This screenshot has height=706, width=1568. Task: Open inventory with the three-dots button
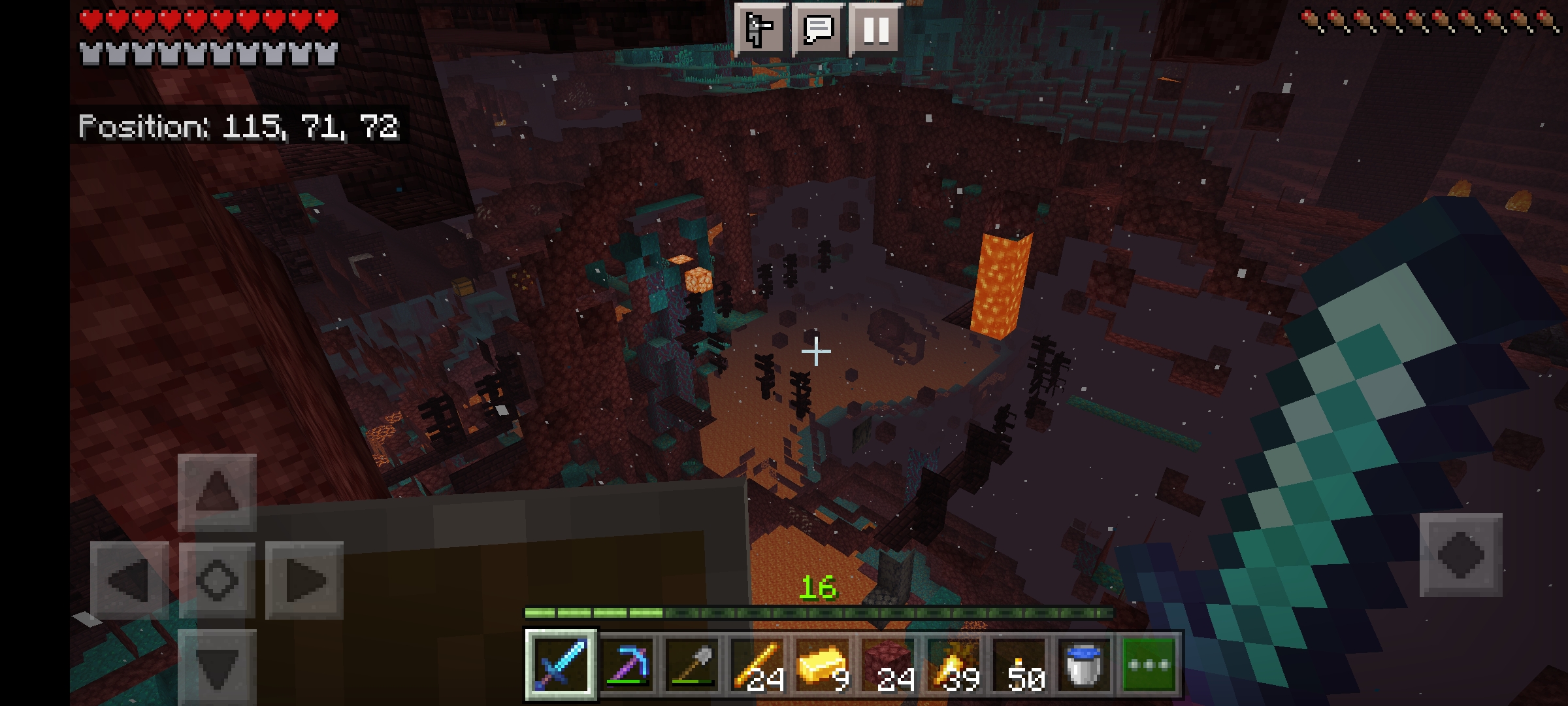click(1149, 664)
